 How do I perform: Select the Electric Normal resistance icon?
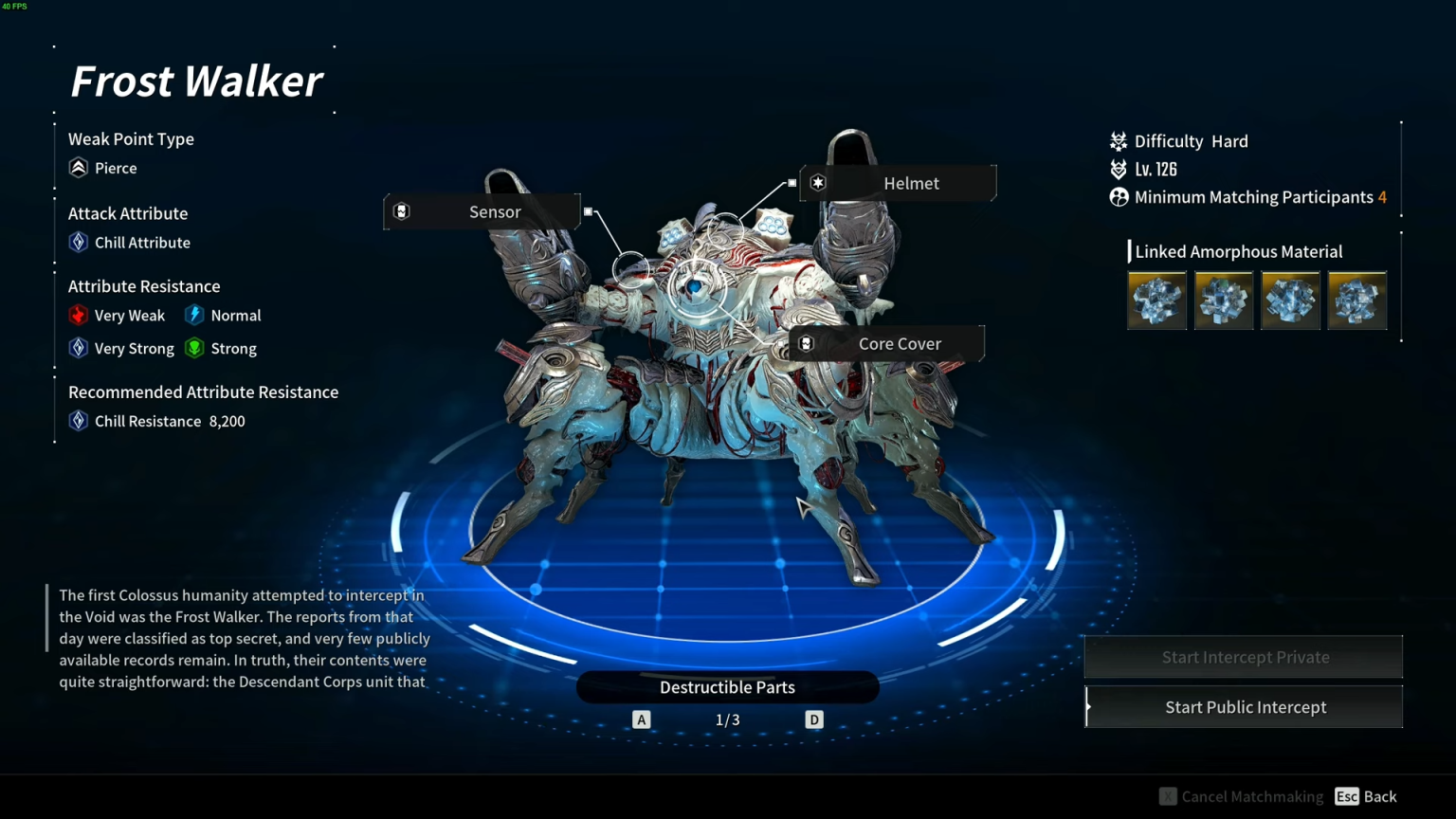195,315
